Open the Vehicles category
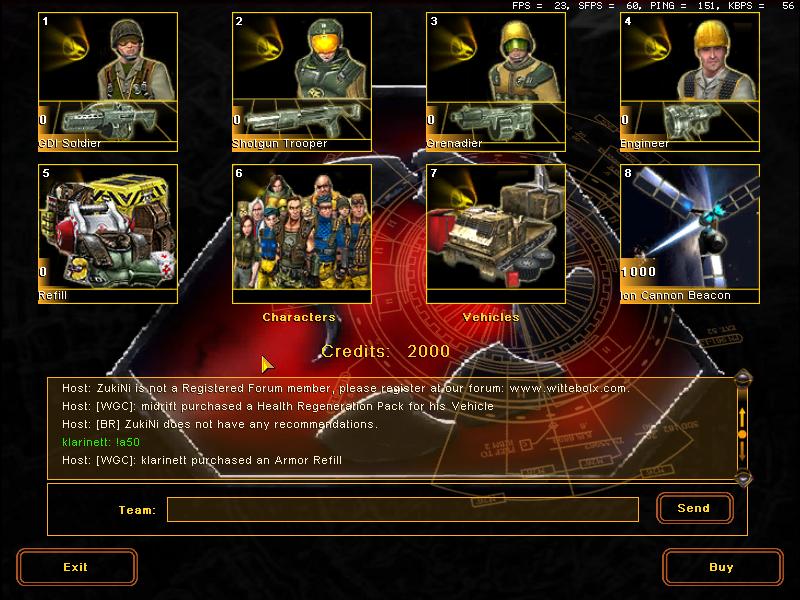This screenshot has width=800, height=600. click(496, 233)
